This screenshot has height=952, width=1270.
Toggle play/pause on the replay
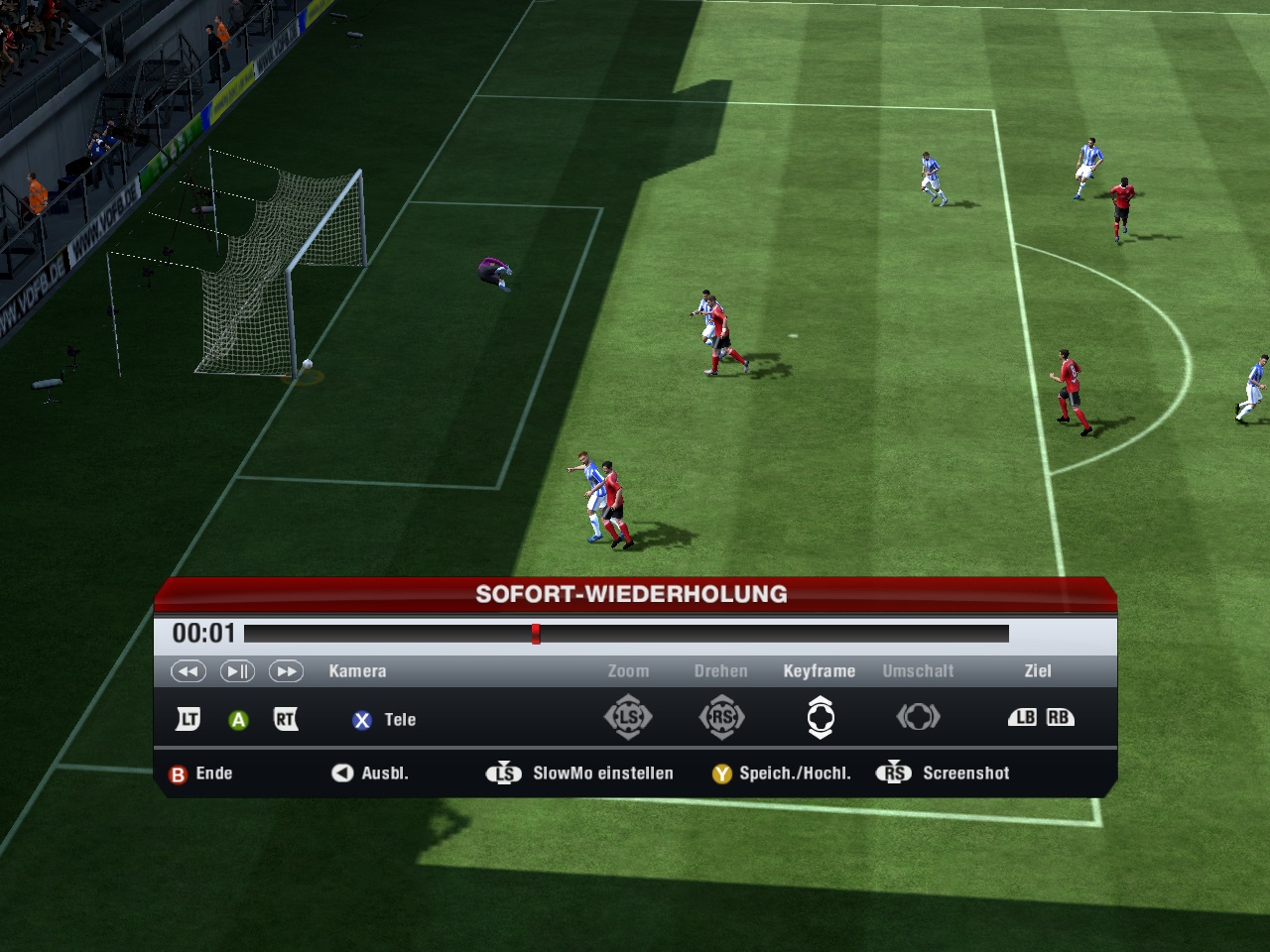[237, 671]
